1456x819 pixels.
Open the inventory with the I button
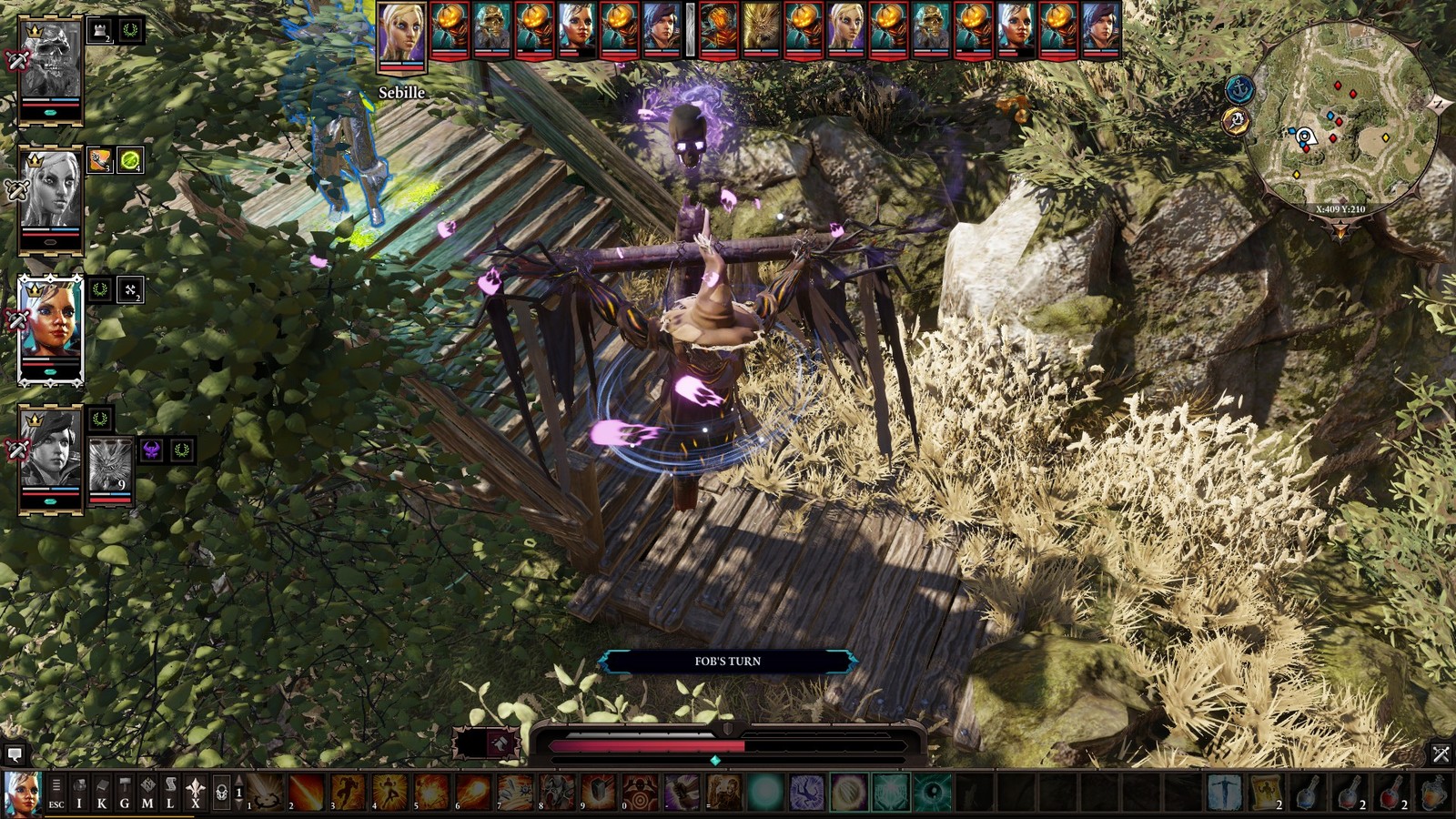pyautogui.click(x=79, y=794)
